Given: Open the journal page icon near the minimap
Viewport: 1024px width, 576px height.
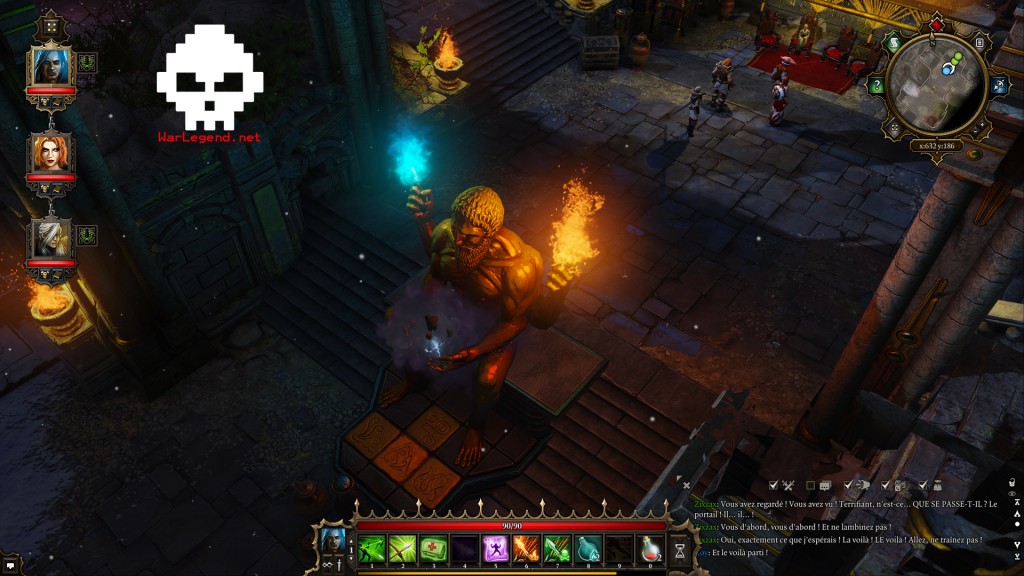Looking at the screenshot, I should pos(980,43).
